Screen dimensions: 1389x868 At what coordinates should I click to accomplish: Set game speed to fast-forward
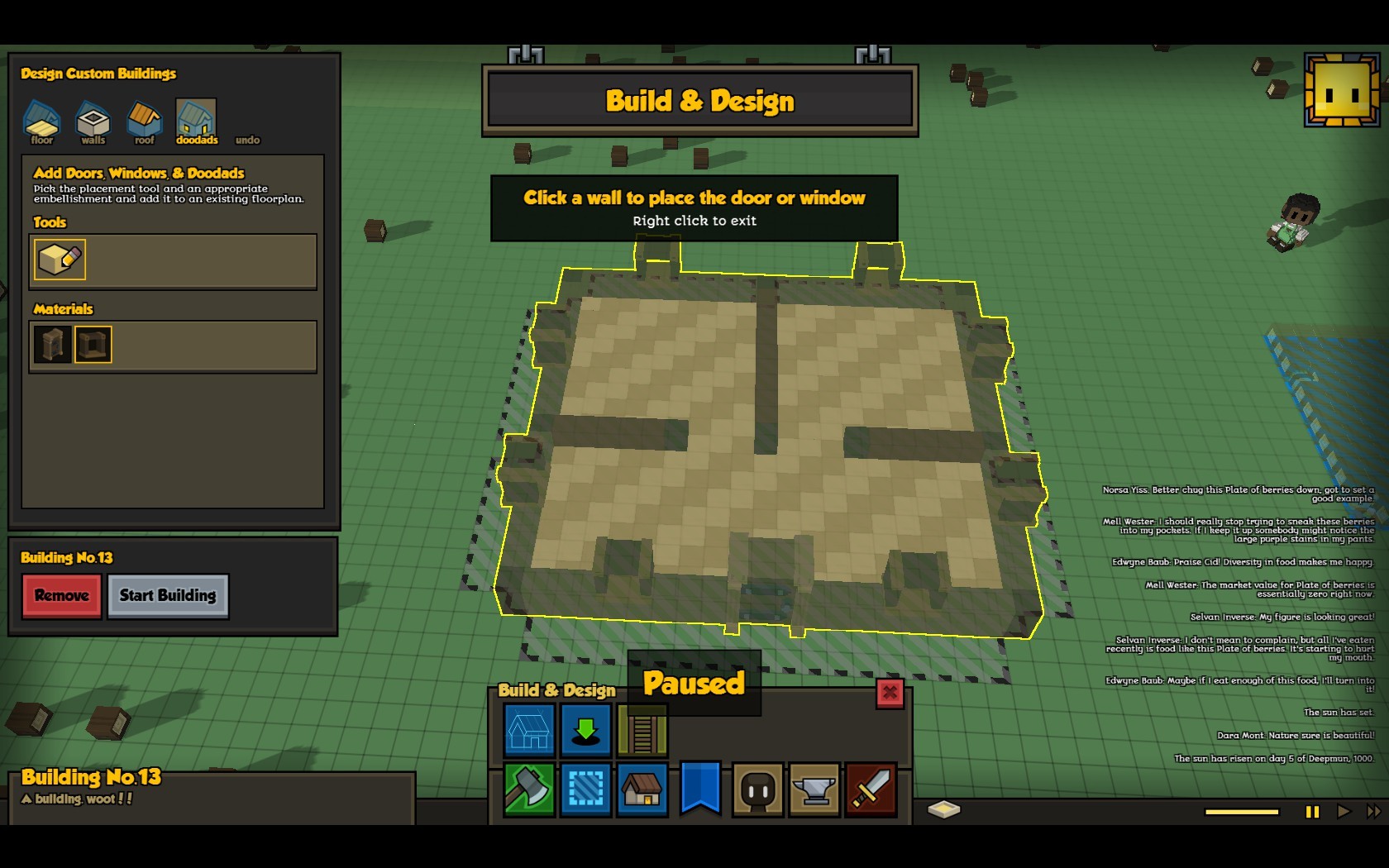coord(1373,812)
